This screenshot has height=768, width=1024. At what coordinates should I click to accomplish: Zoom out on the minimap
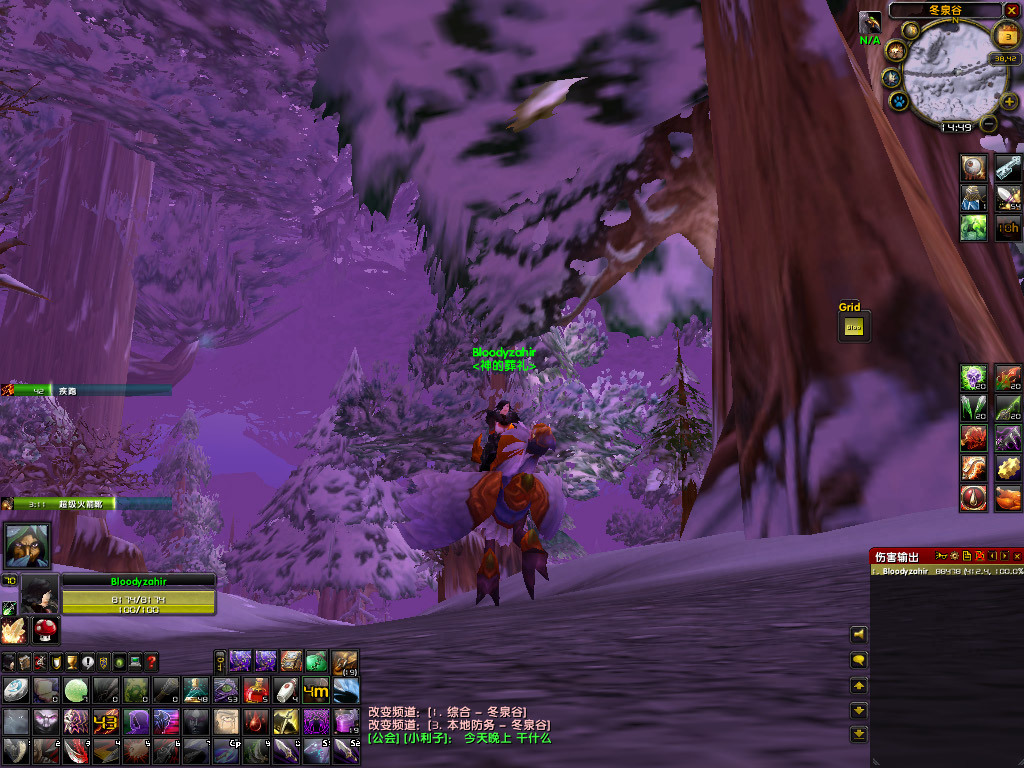989,124
